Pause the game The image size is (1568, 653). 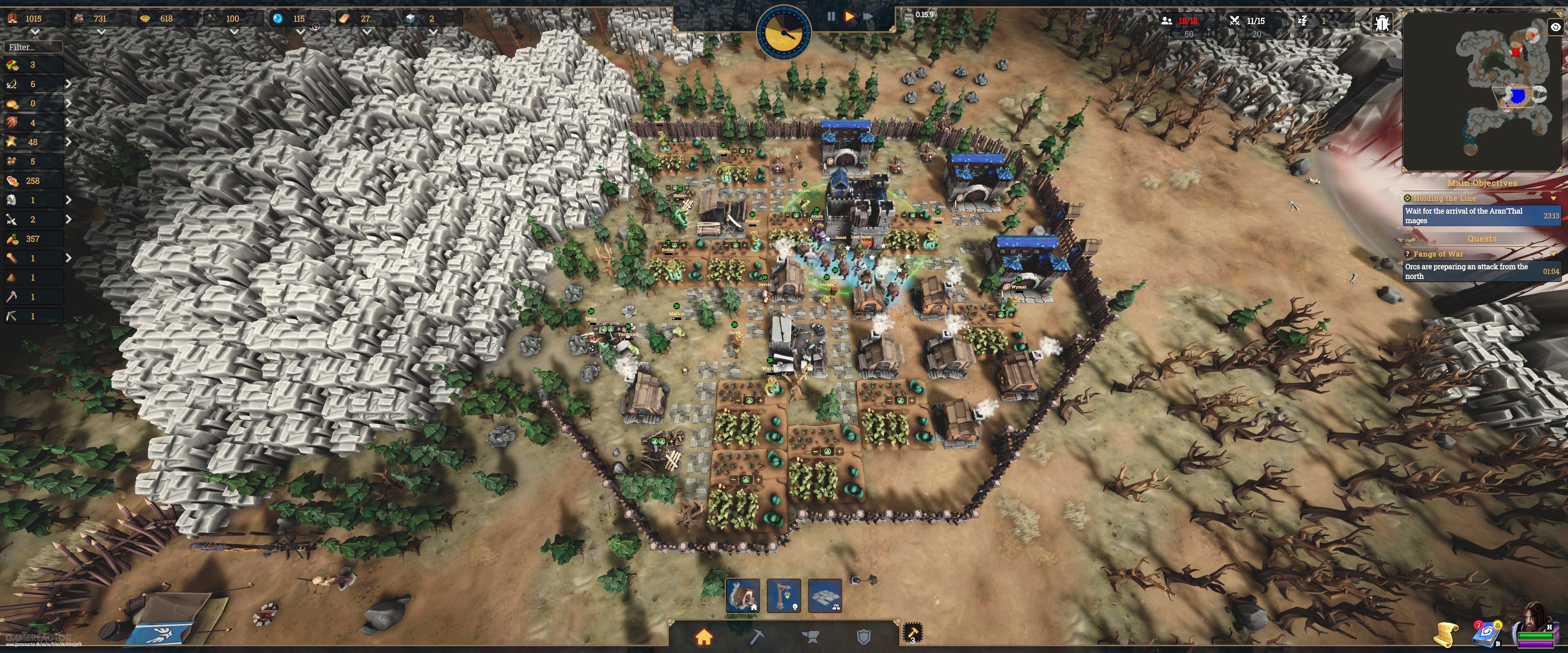tap(831, 17)
